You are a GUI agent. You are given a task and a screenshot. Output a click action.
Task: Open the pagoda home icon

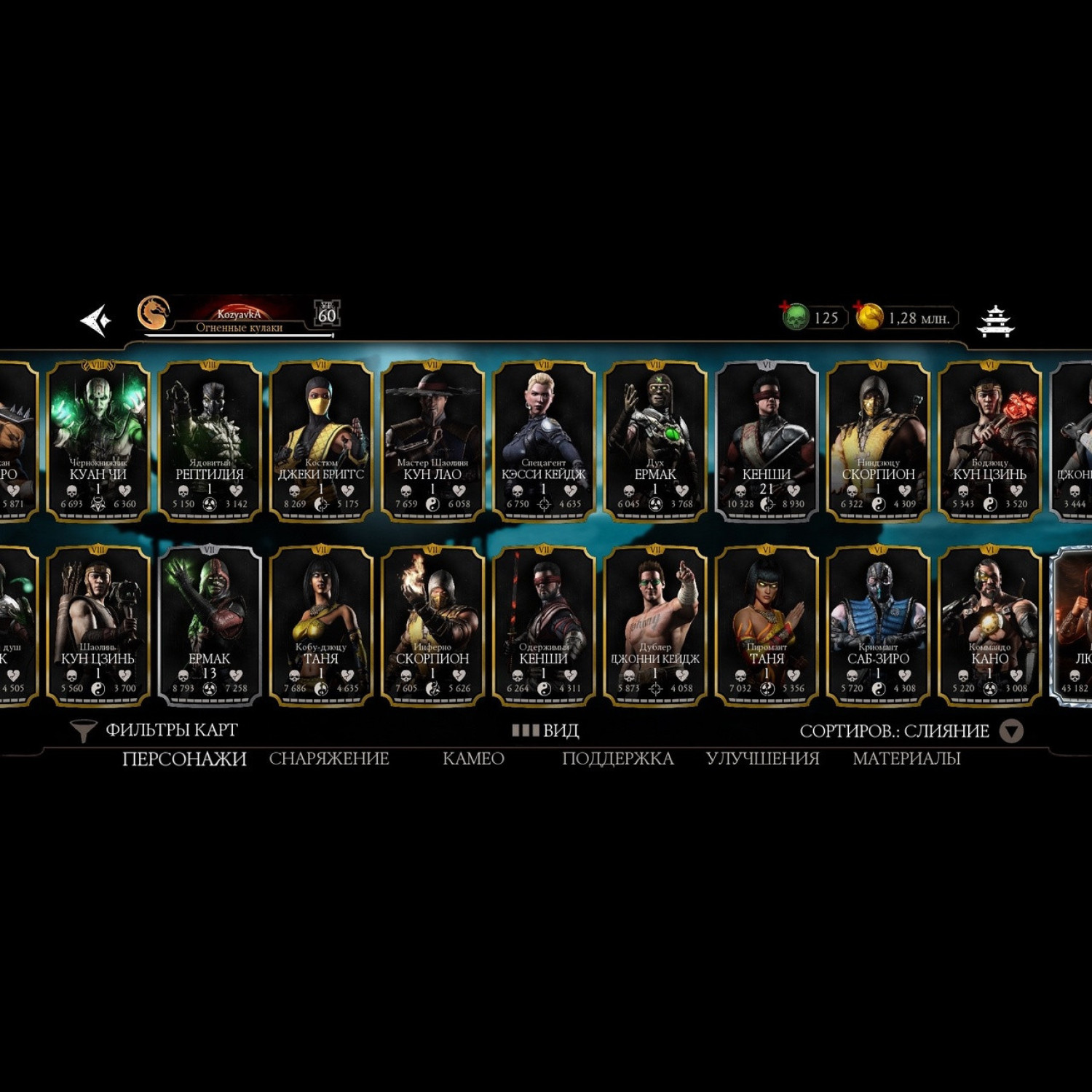coord(995,321)
